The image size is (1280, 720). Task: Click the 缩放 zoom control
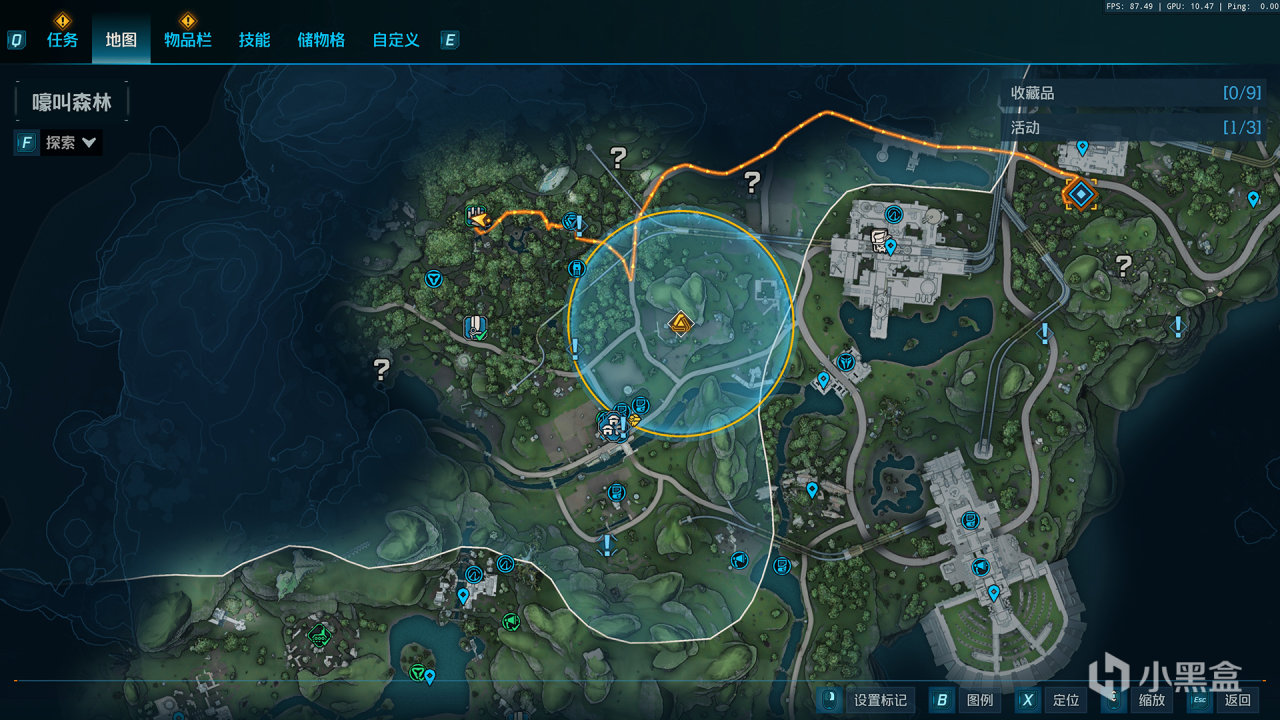click(1138, 700)
